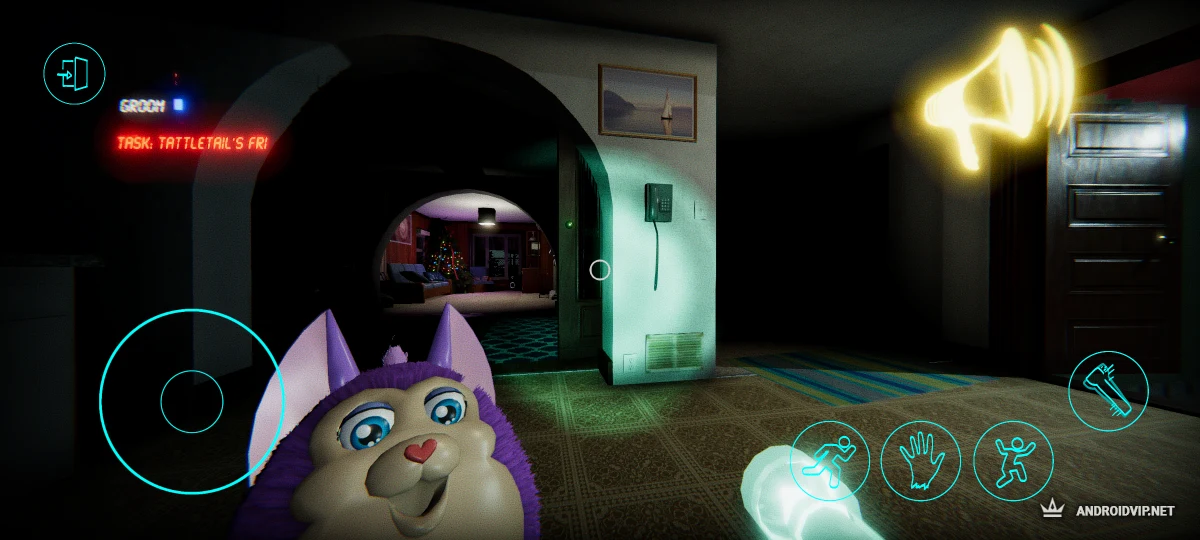Tap the crouch figure button
Screen dimensions: 1200x540
pos(1012,461)
